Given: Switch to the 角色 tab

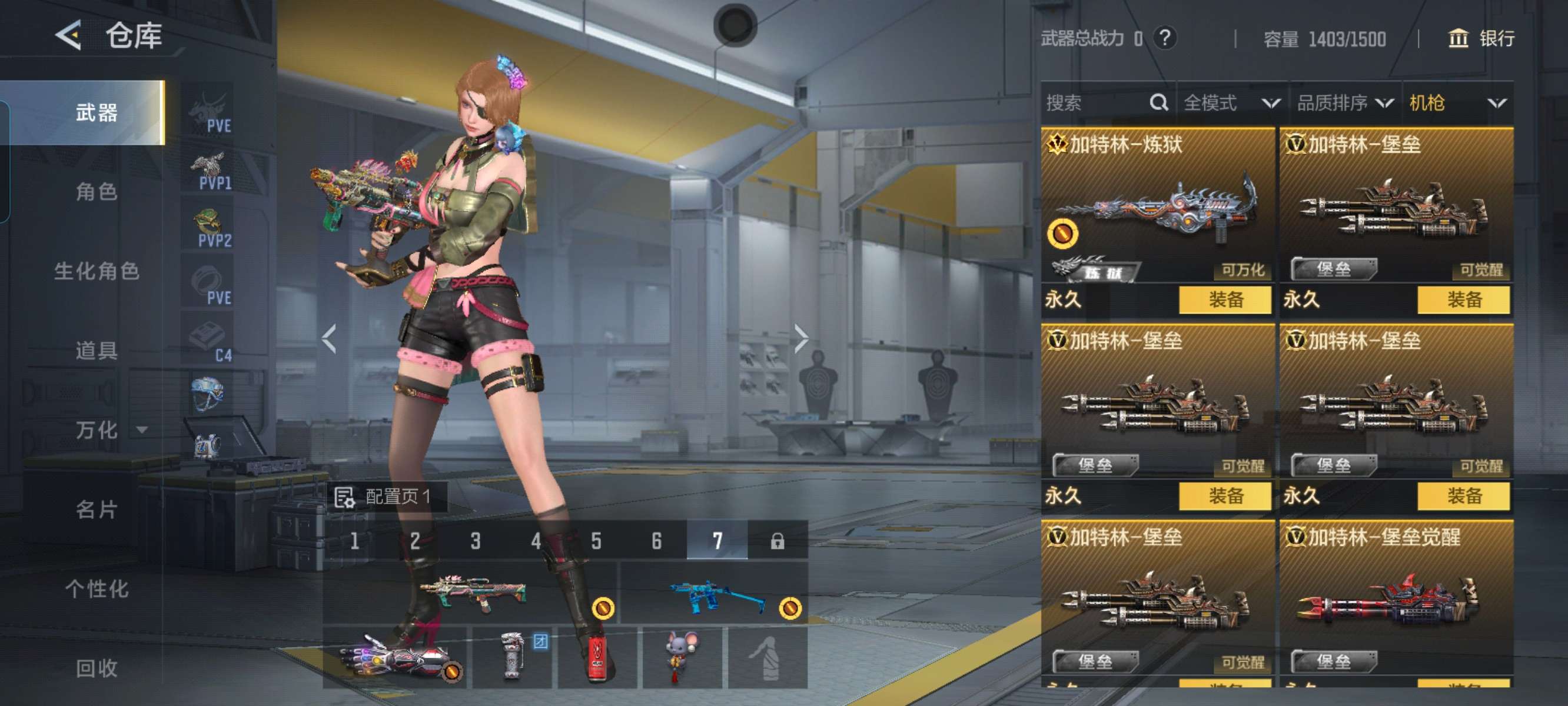Looking at the screenshot, I should [x=96, y=192].
